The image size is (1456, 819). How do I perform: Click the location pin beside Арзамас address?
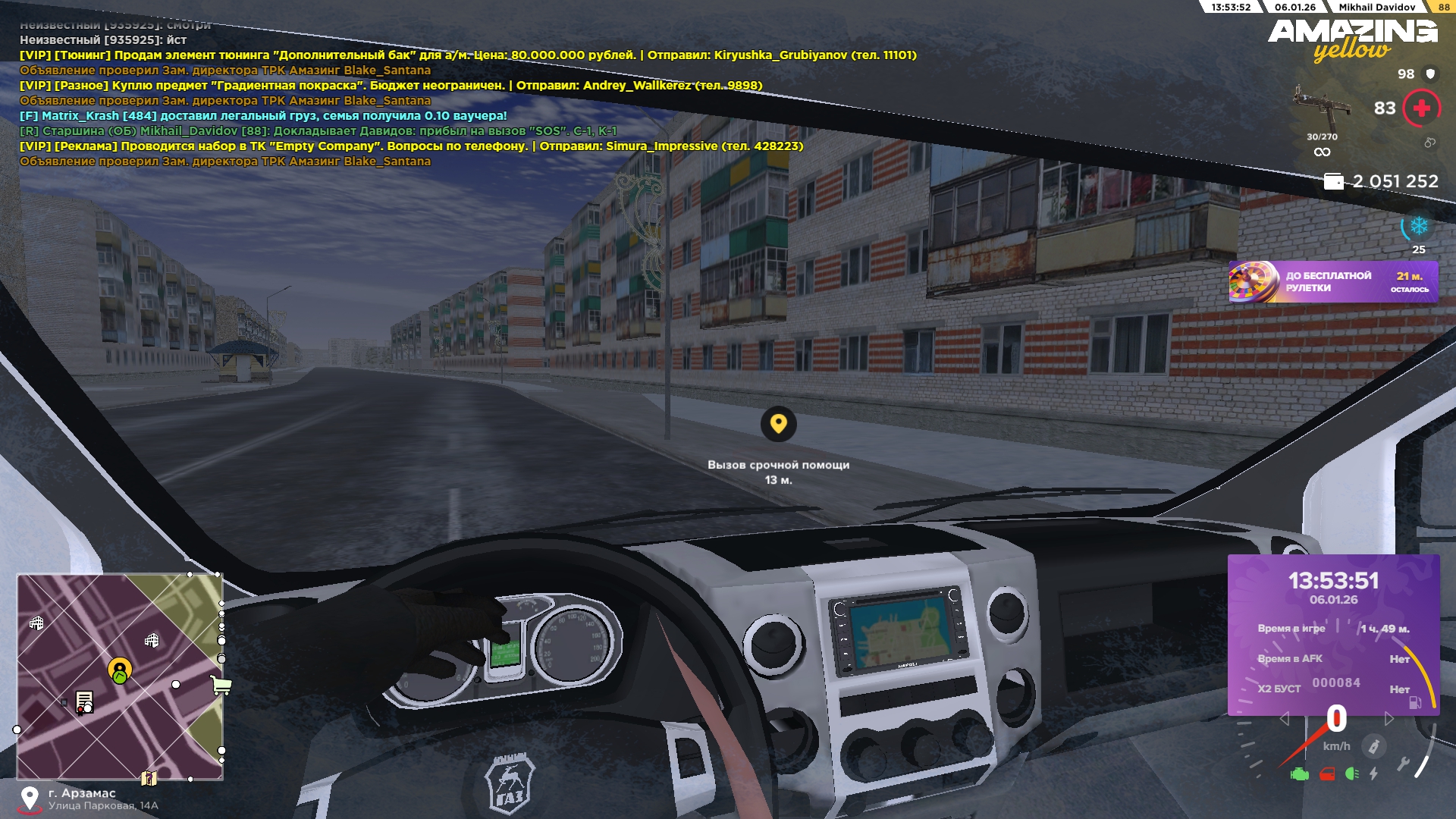click(30, 799)
